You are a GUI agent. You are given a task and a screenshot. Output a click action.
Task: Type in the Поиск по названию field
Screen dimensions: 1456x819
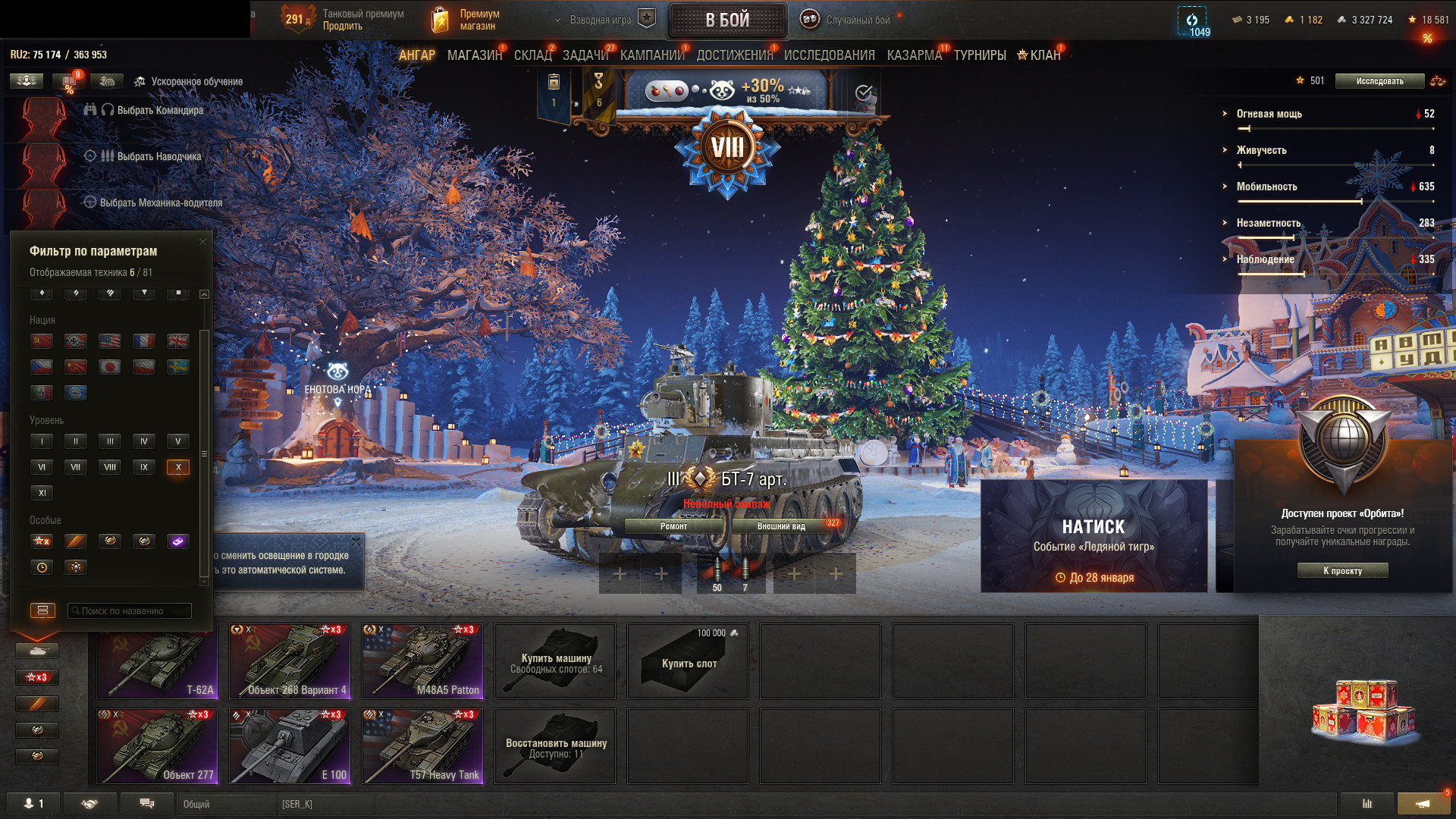pyautogui.click(x=130, y=610)
